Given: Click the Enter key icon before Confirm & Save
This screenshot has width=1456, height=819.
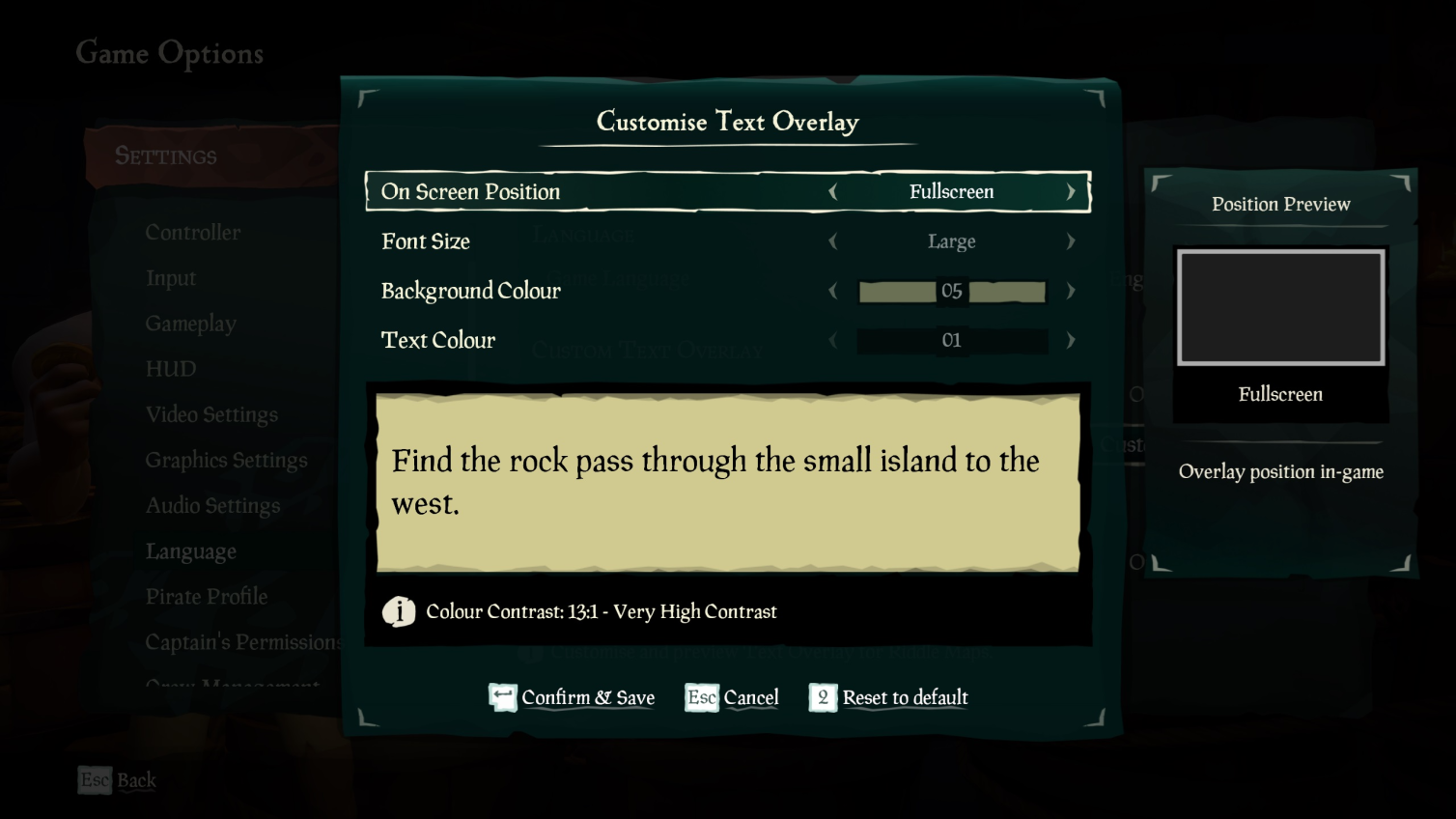Looking at the screenshot, I should 502,697.
